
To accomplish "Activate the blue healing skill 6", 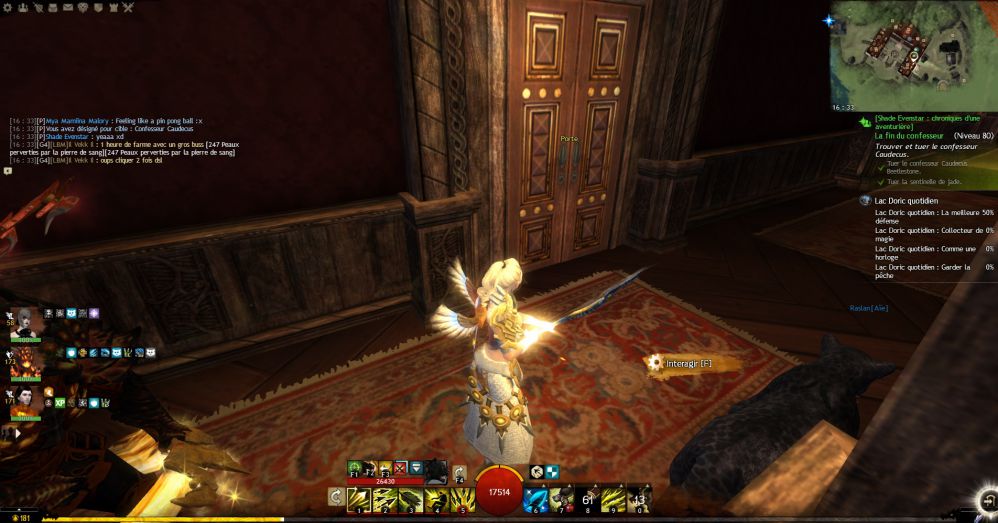I will pos(535,497).
